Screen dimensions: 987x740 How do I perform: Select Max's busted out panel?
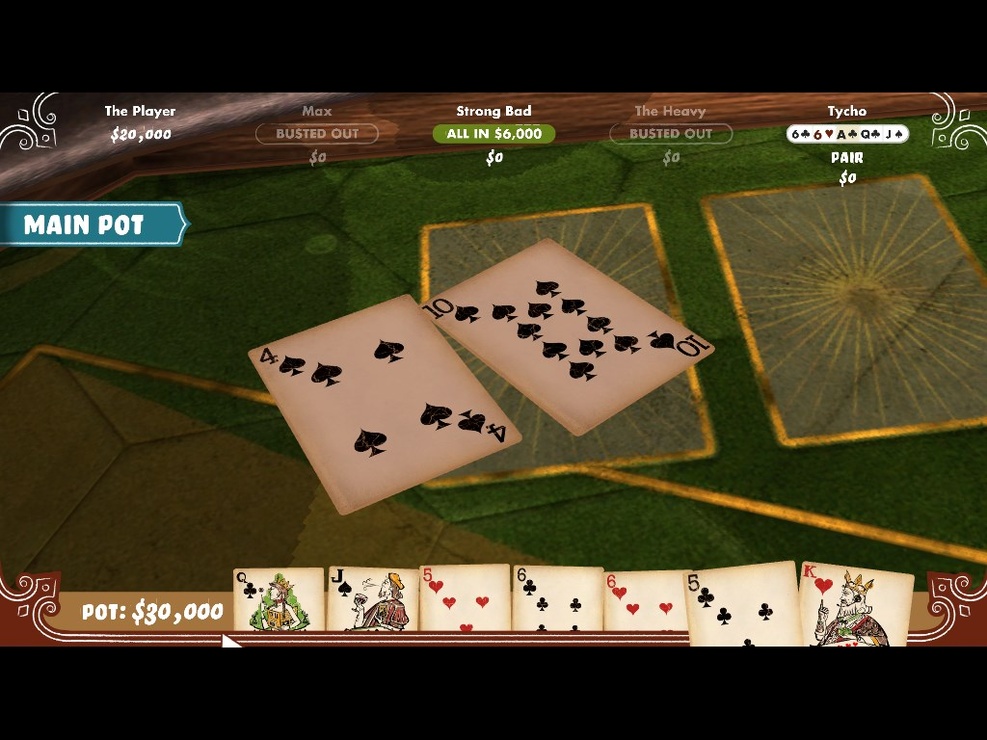pos(317,134)
